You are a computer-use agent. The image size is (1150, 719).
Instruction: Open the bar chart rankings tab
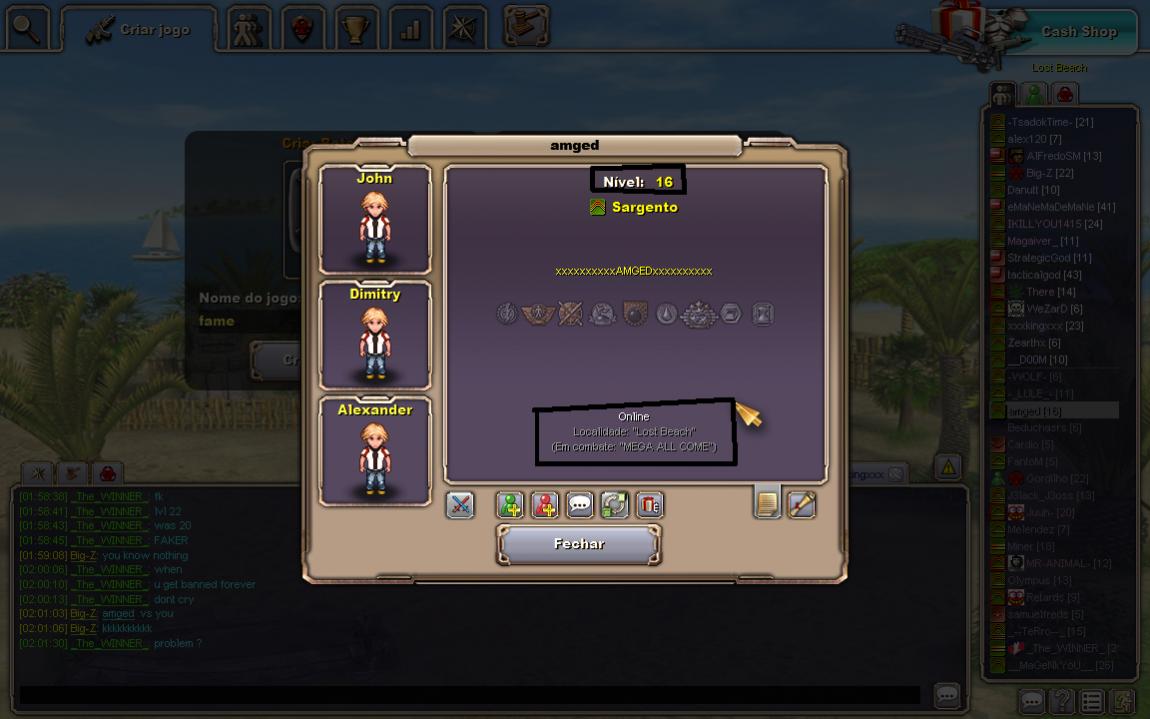point(410,29)
